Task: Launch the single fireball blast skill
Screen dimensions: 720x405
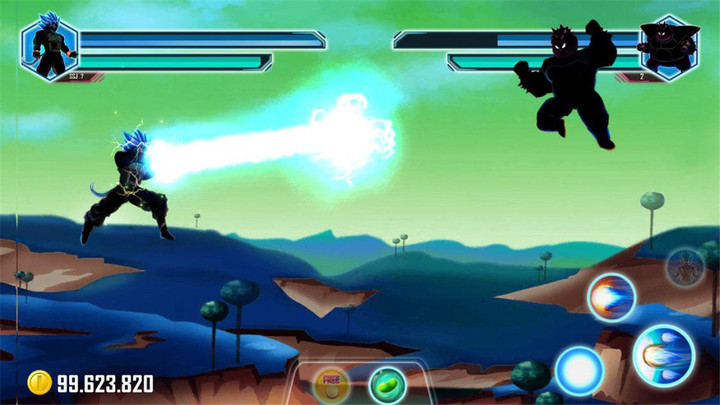Action: (x=611, y=297)
